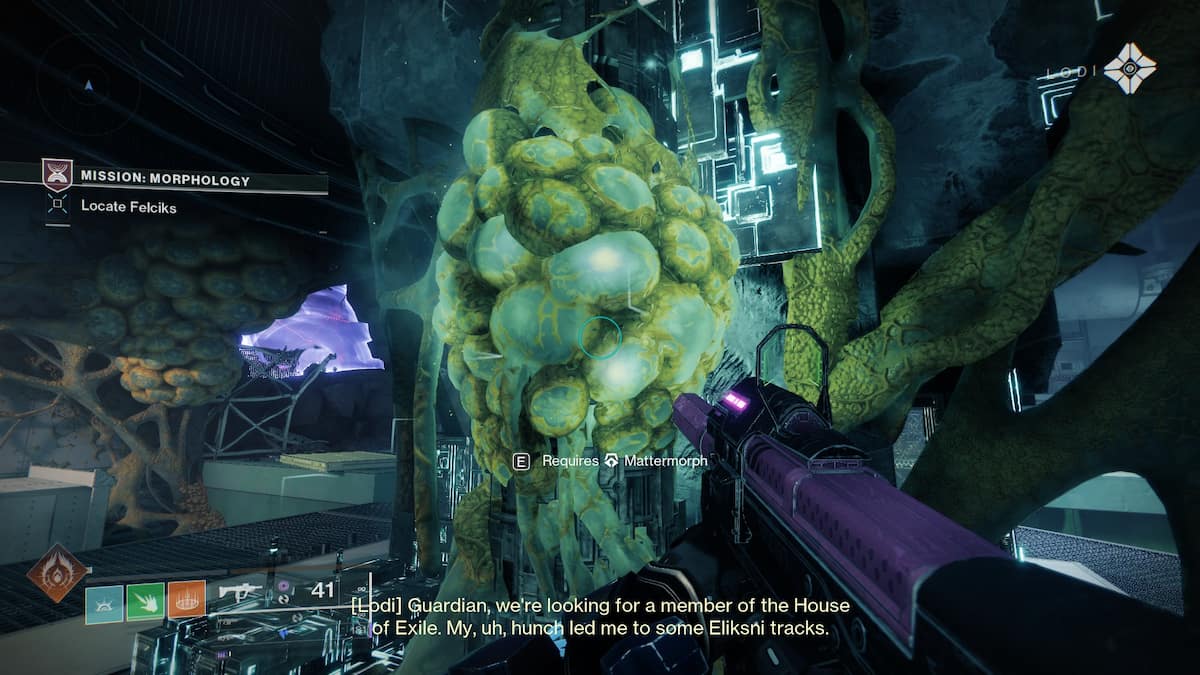The height and width of the screenshot is (675, 1200).
Task: Open the circular radar display
Action: tap(88, 87)
